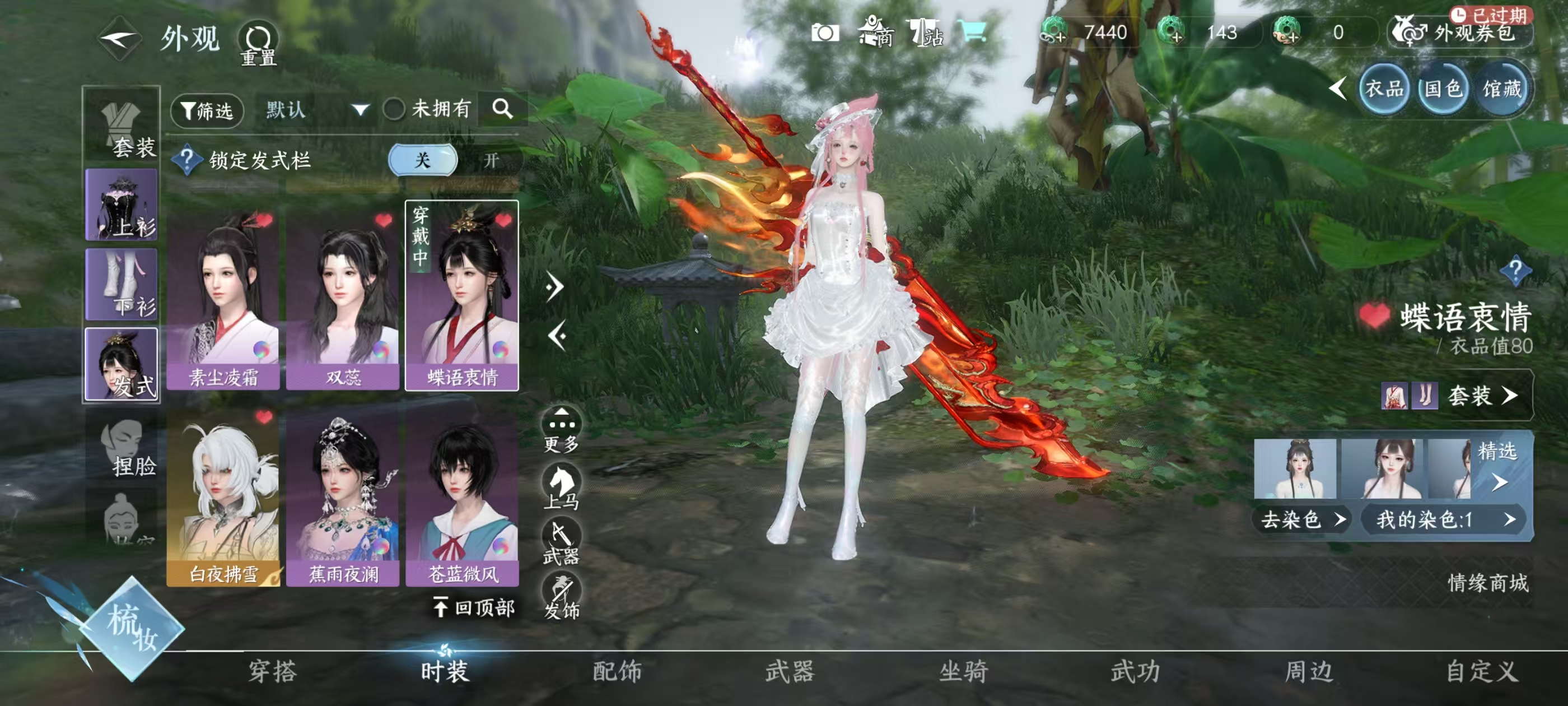Open the 筛选 filter button
The image size is (1568, 706).
207,110
